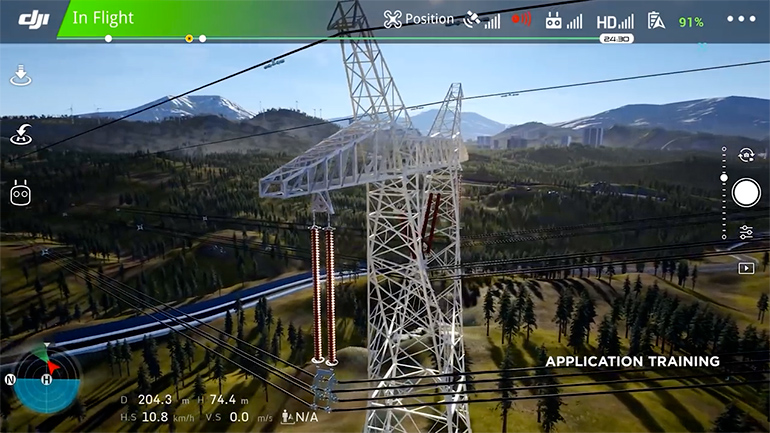Trigger the Return to Home icon
Viewport: 770px width, 433px height.
pyautogui.click(x=21, y=134)
